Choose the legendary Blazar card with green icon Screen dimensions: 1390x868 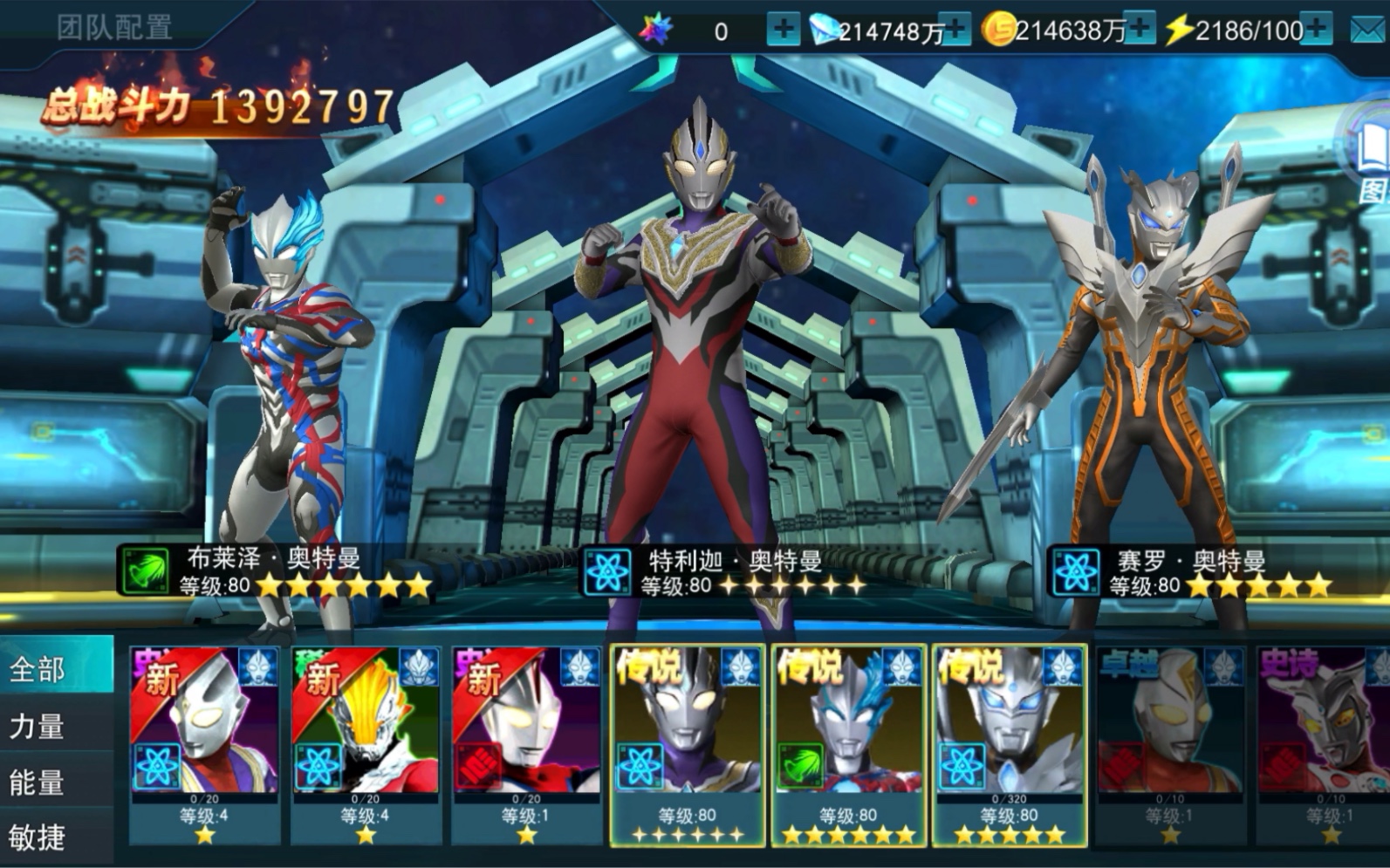tap(848, 746)
